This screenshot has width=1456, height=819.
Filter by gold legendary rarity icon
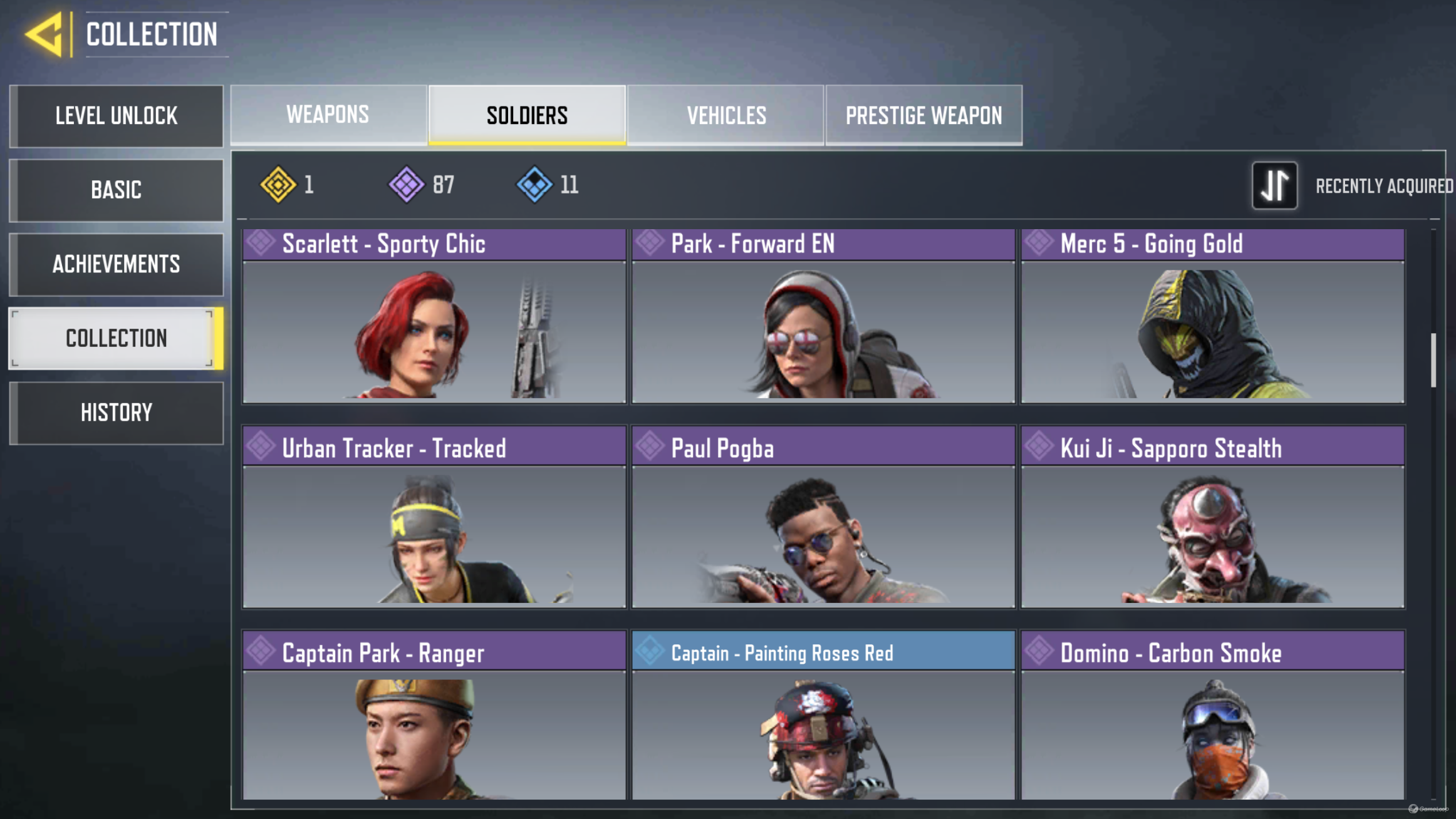point(278,185)
